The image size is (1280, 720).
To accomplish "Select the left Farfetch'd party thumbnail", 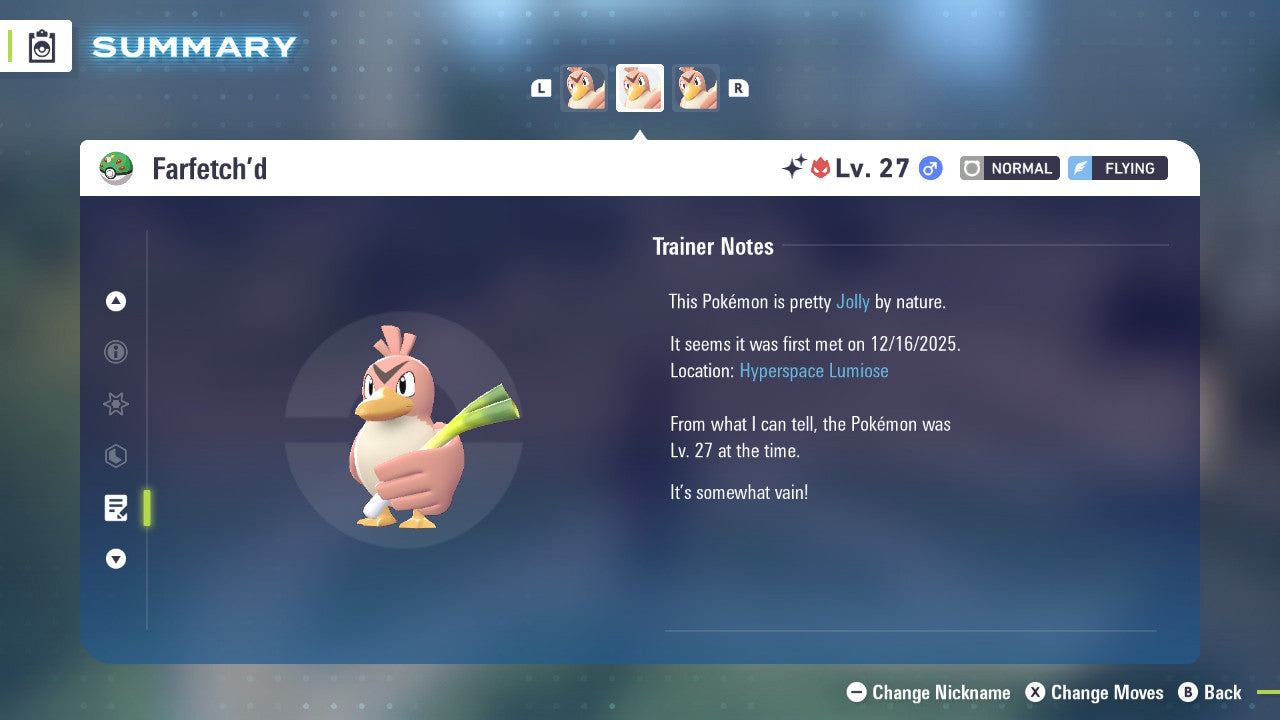I will [x=583, y=87].
